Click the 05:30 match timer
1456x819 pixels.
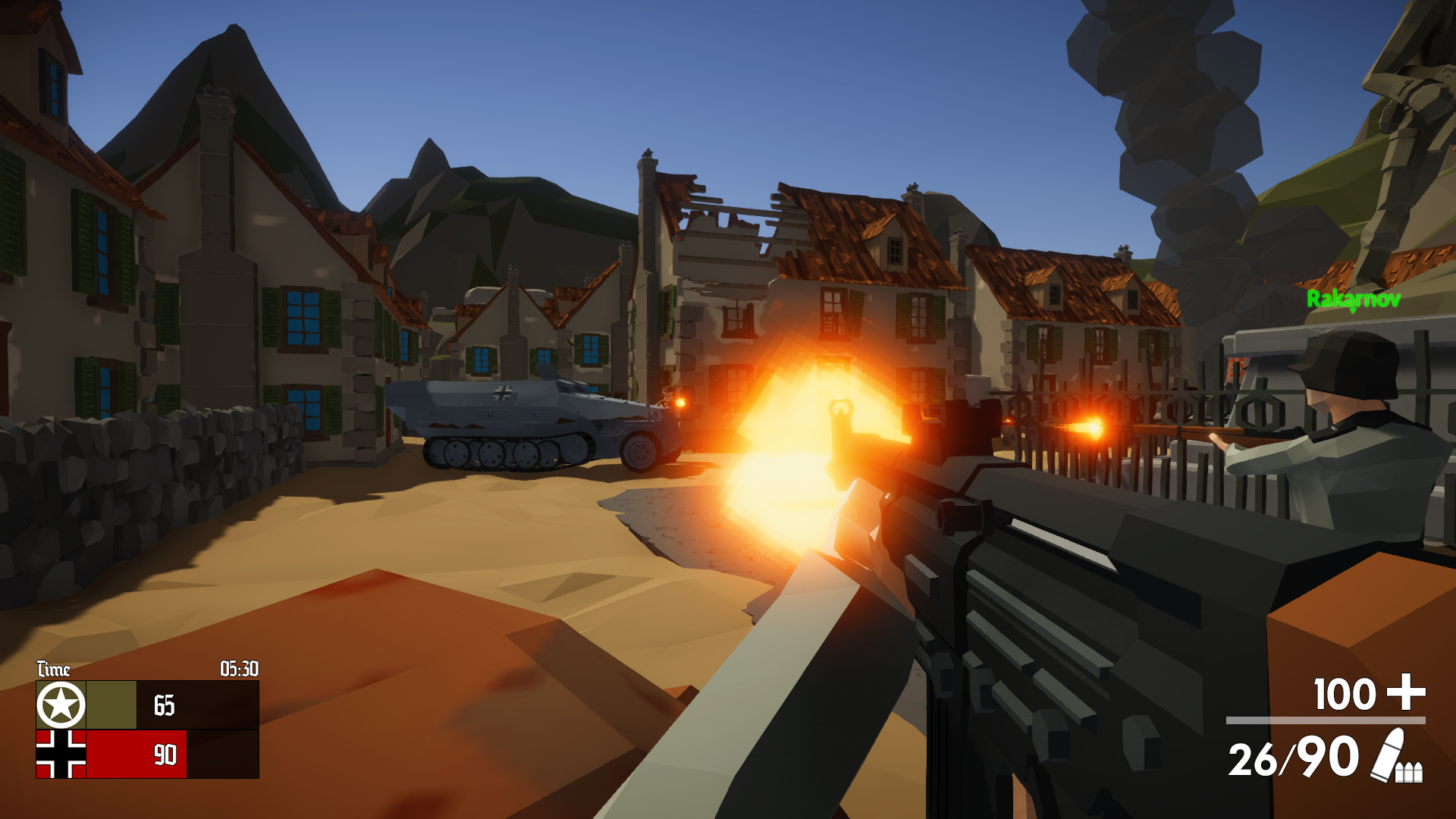(x=239, y=668)
